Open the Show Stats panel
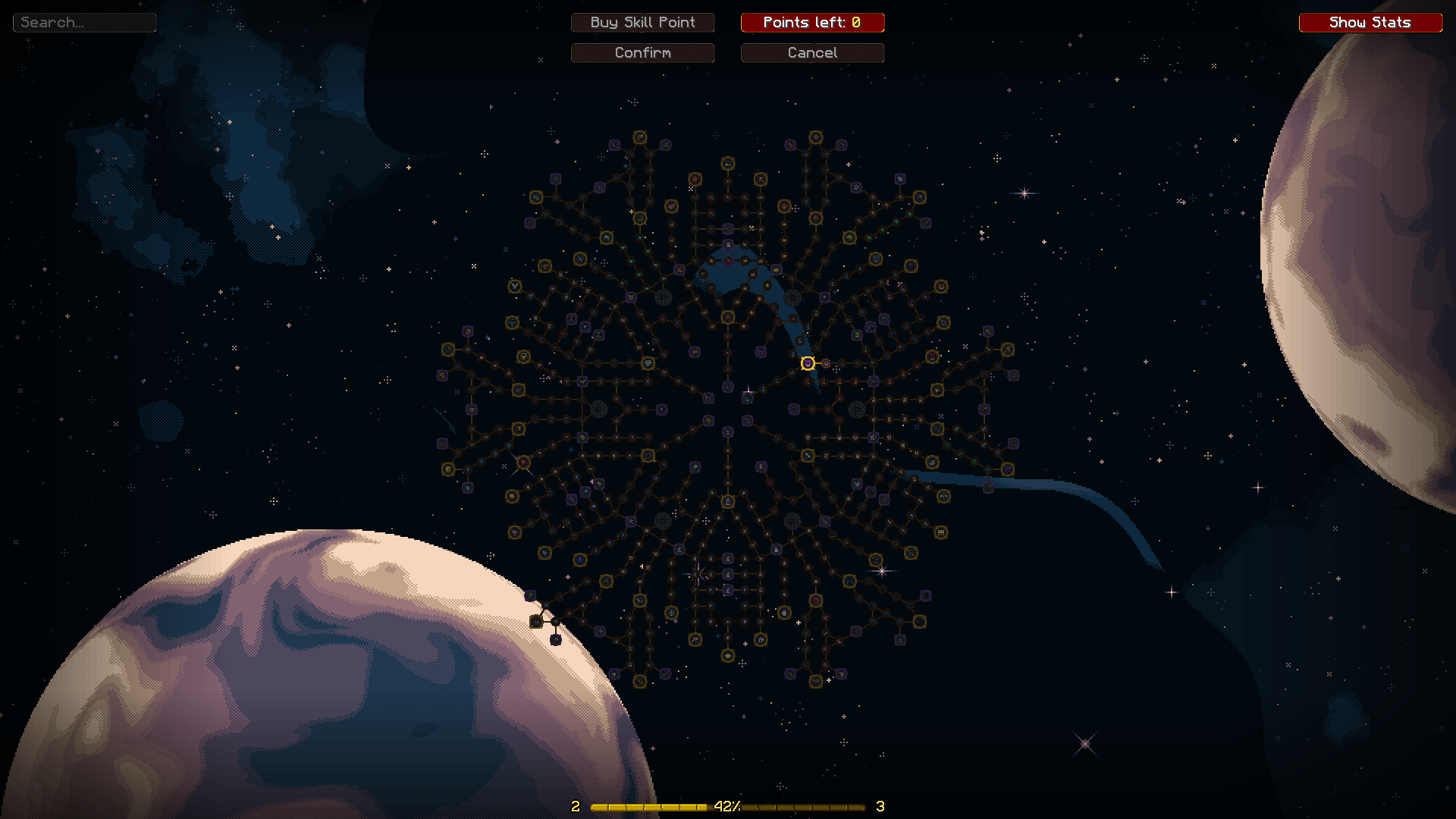 (x=1370, y=23)
